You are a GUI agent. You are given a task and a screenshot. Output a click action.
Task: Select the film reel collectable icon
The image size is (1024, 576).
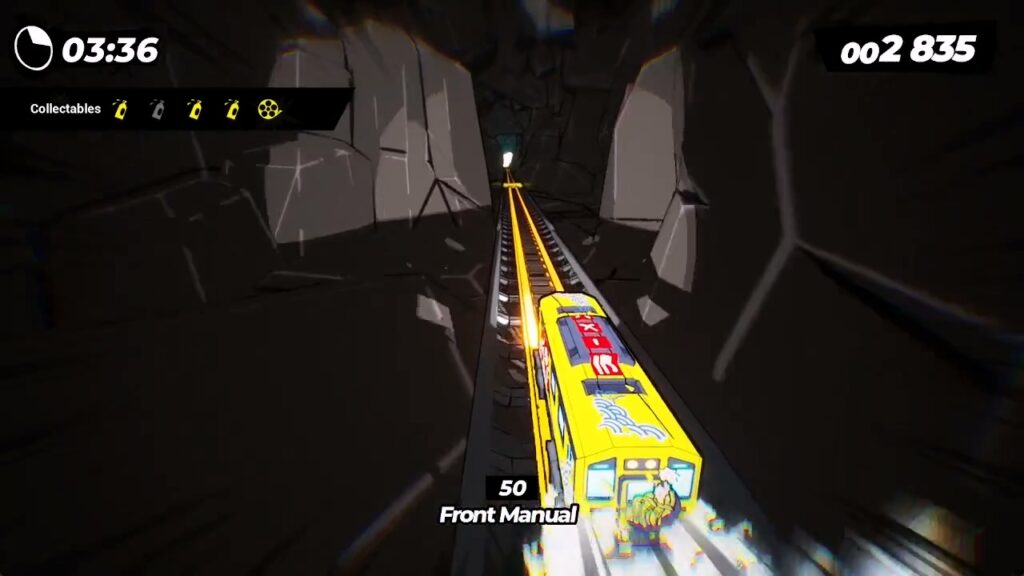pos(269,109)
